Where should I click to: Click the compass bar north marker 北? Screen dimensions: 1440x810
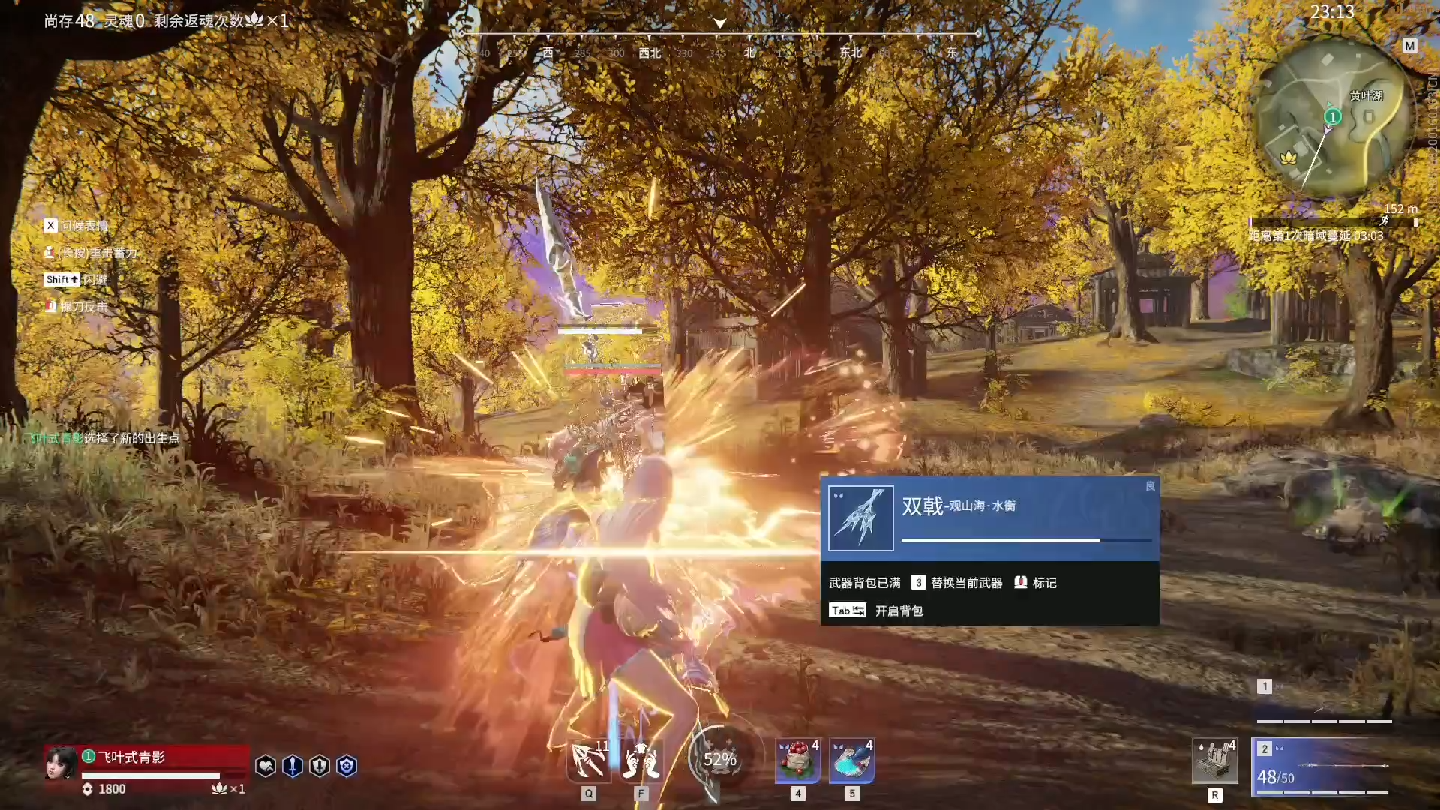coord(750,53)
